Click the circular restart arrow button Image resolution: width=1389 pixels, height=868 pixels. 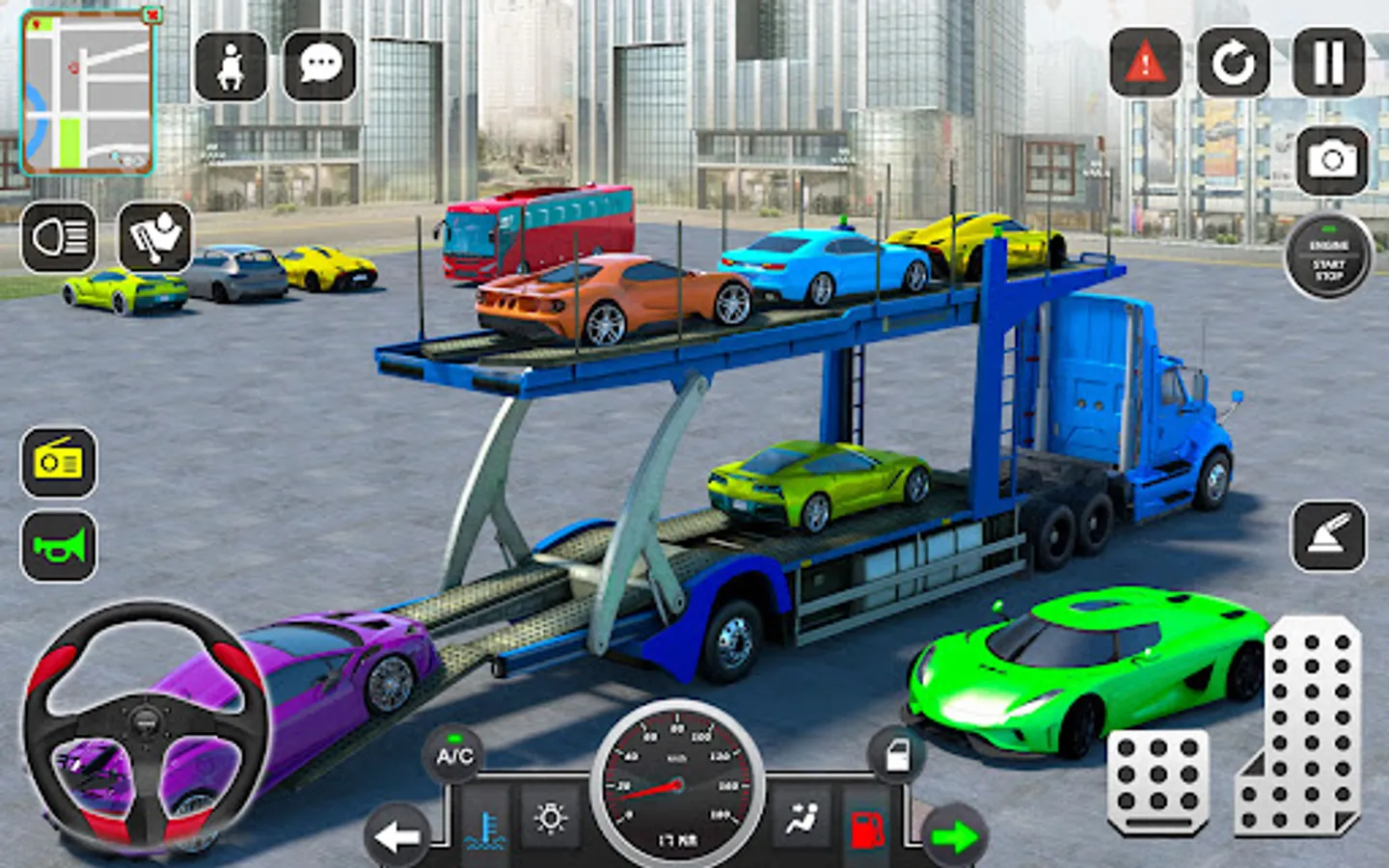(1233, 64)
